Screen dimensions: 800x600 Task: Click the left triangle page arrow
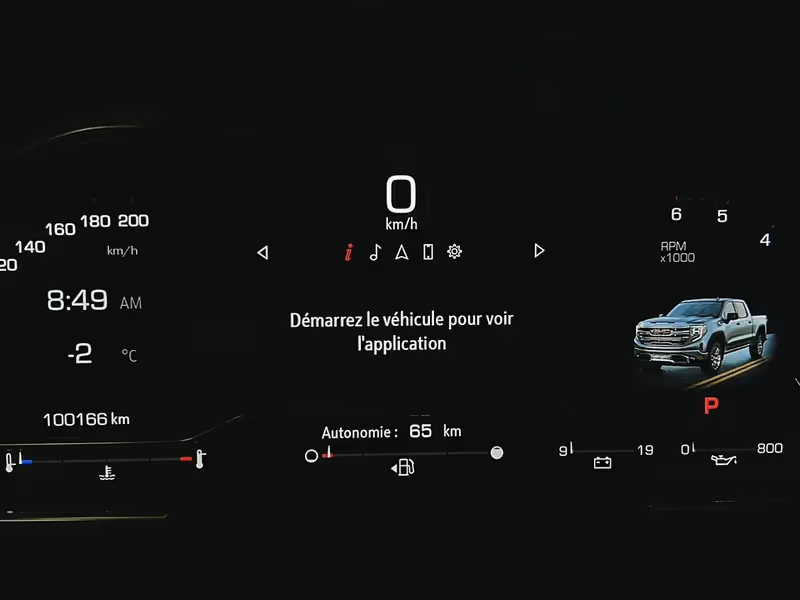263,252
